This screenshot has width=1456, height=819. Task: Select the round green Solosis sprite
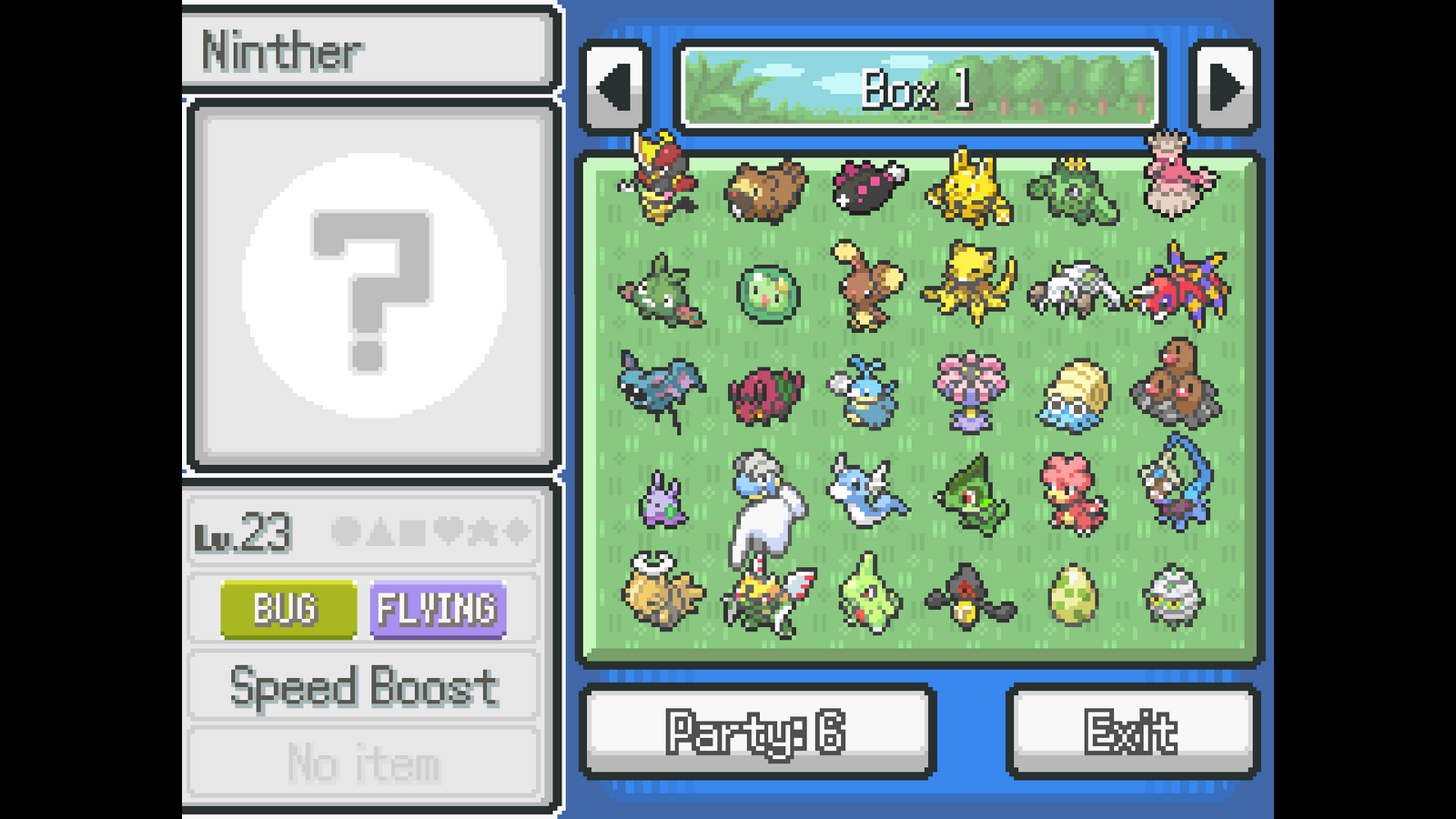click(768, 294)
